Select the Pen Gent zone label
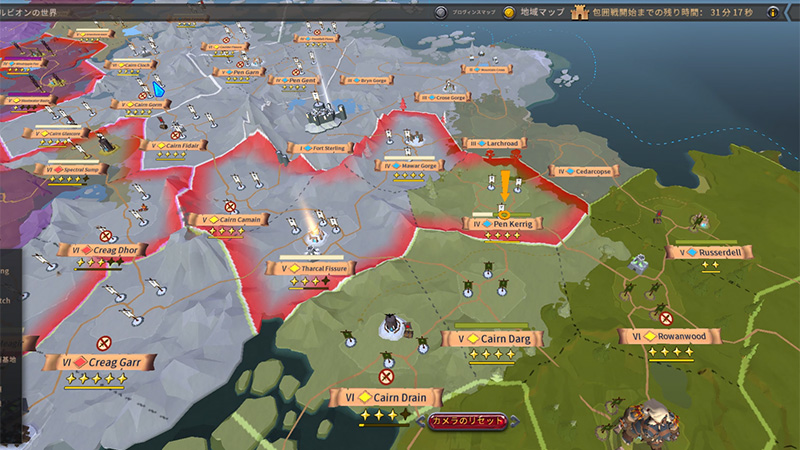 coord(296,80)
